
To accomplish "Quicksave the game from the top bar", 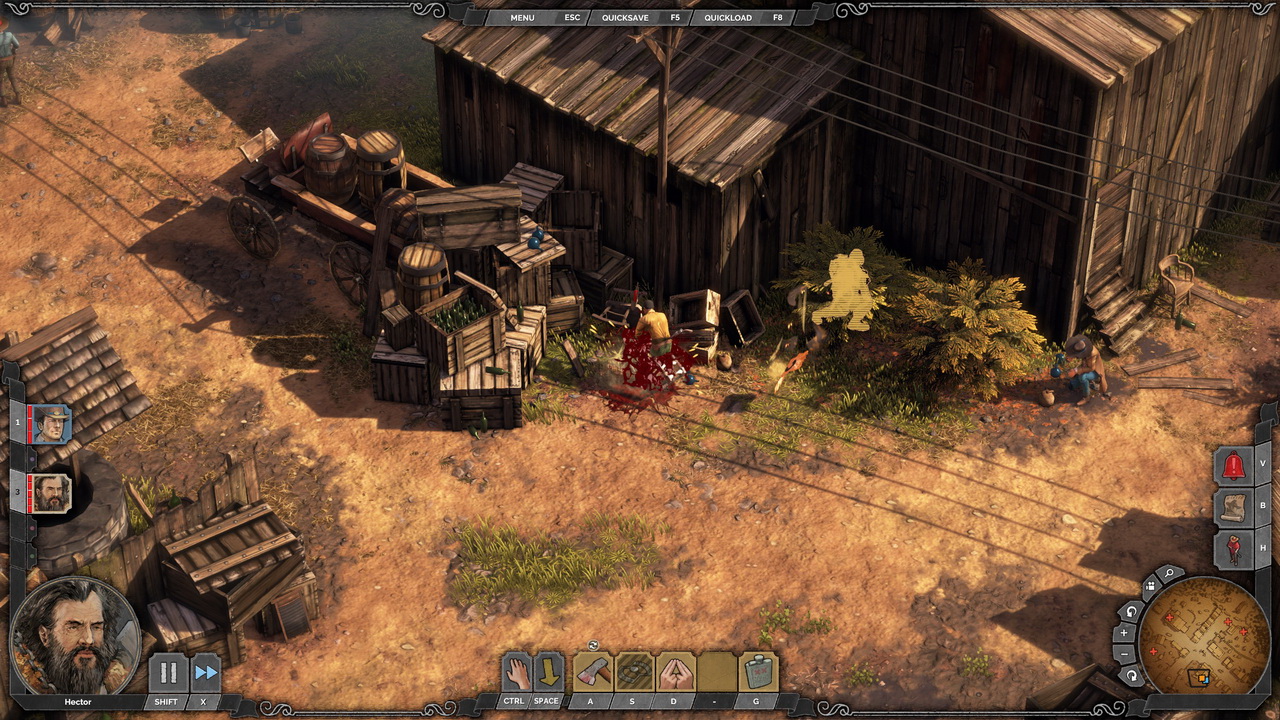I will 622,17.
